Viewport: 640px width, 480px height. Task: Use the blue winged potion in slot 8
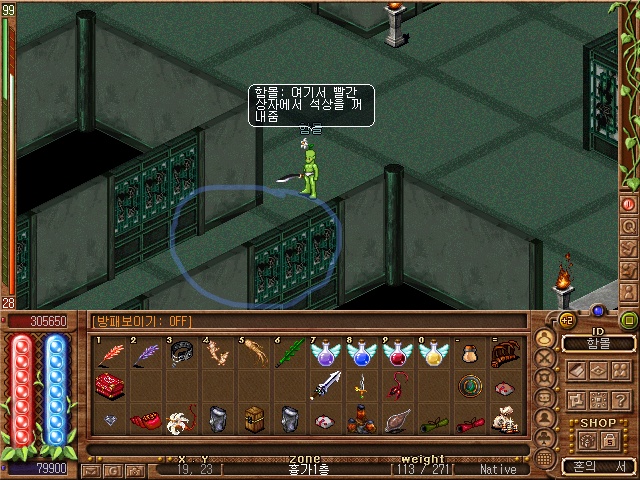point(361,353)
